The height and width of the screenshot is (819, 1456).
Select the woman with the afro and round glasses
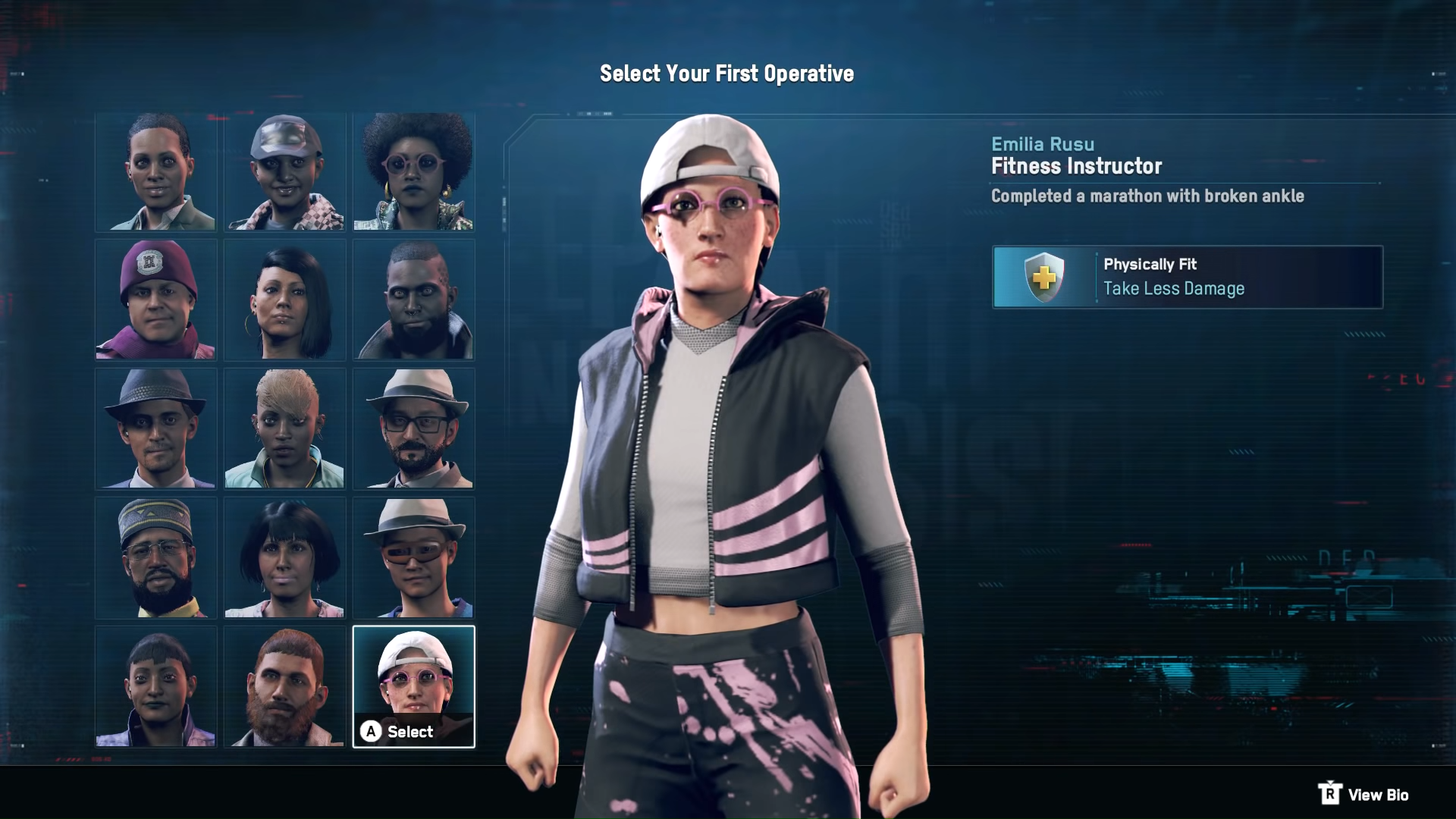tap(413, 171)
